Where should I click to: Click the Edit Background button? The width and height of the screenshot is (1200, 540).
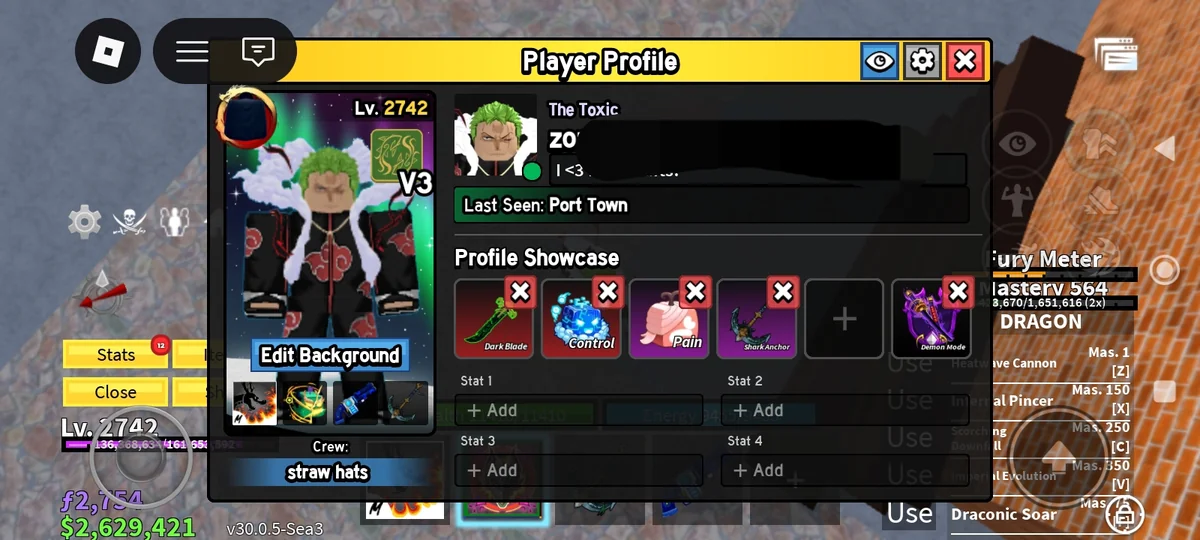tap(329, 356)
